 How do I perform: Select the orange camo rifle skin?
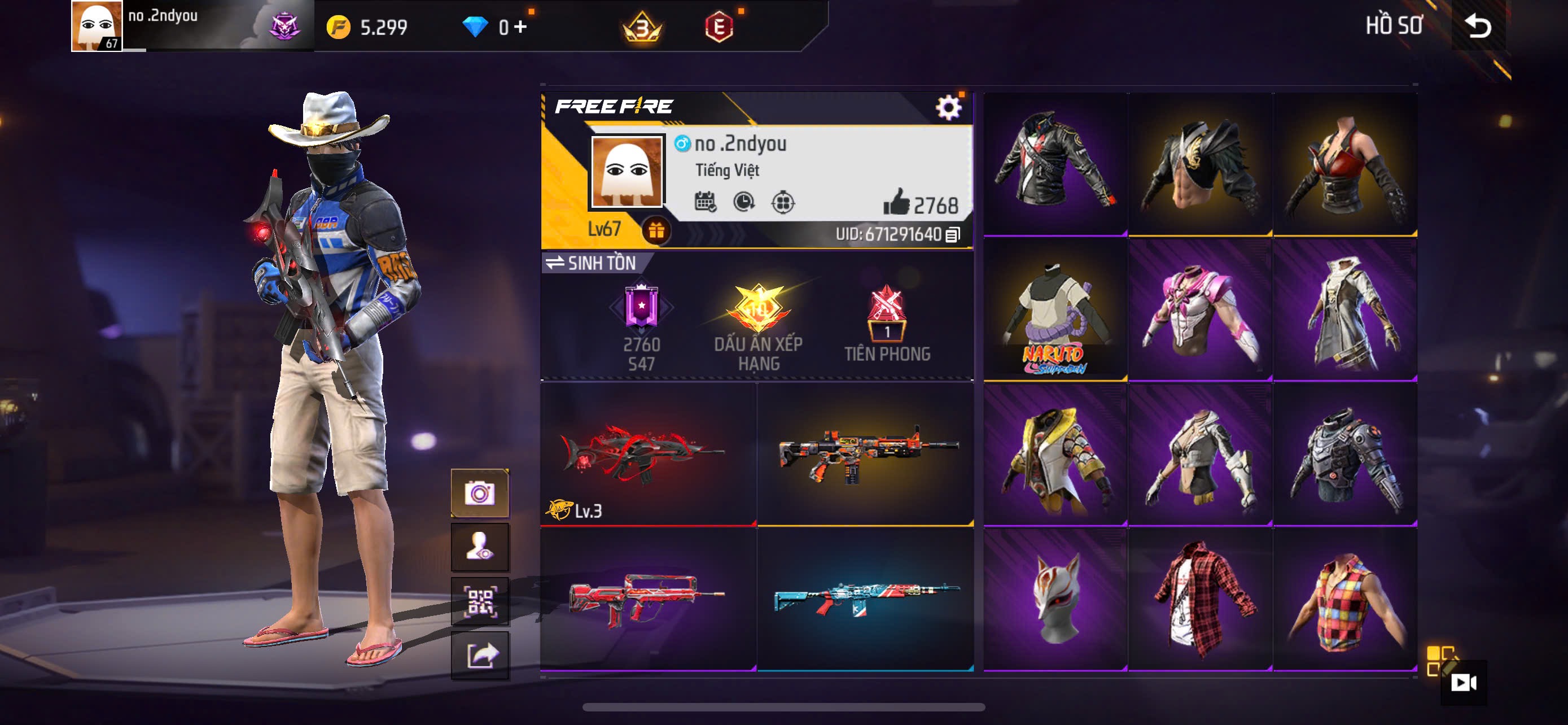(865, 454)
